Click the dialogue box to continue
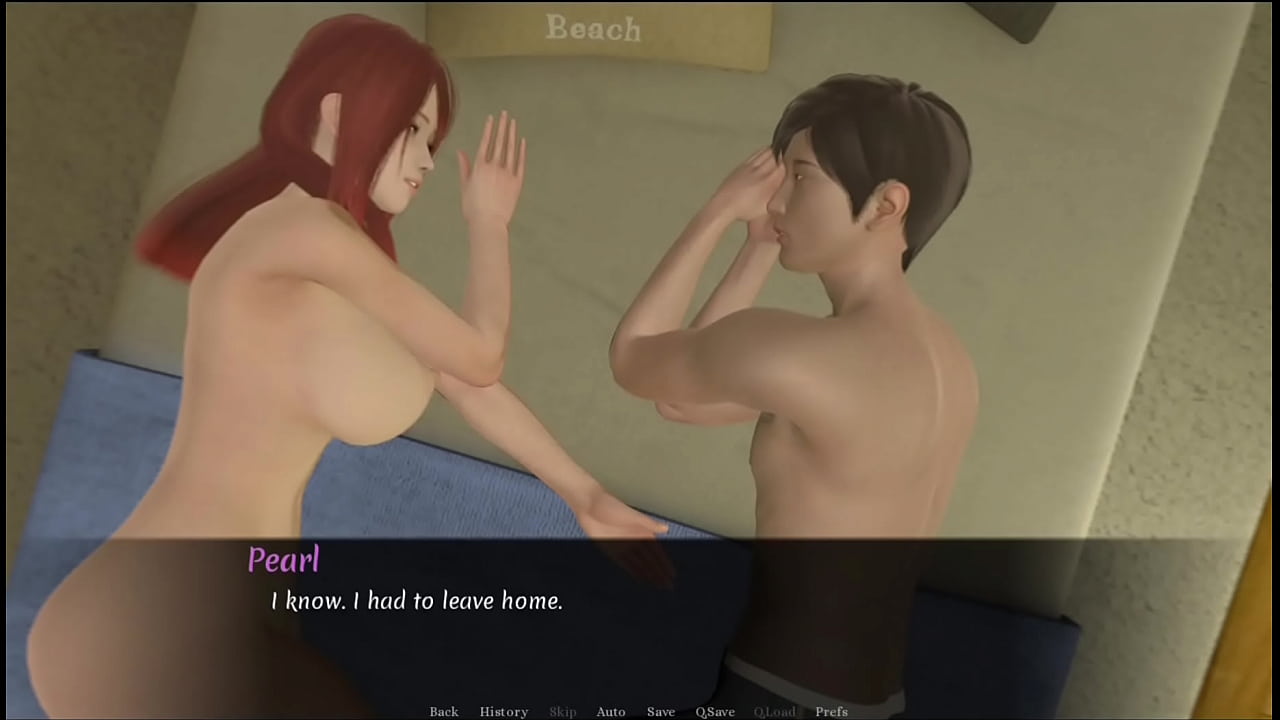This screenshot has height=720, width=1280. click(640, 610)
